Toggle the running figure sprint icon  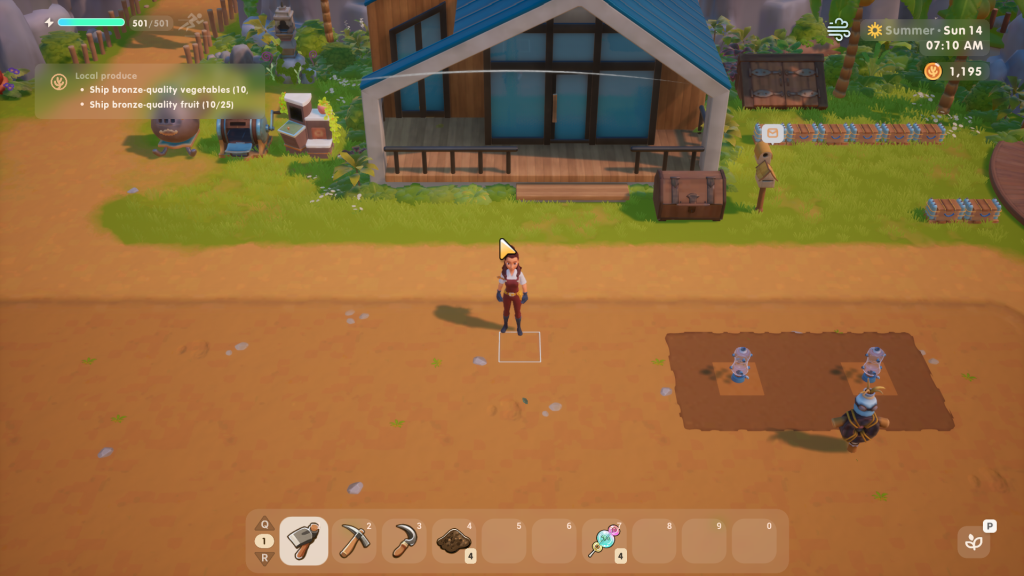tap(192, 21)
